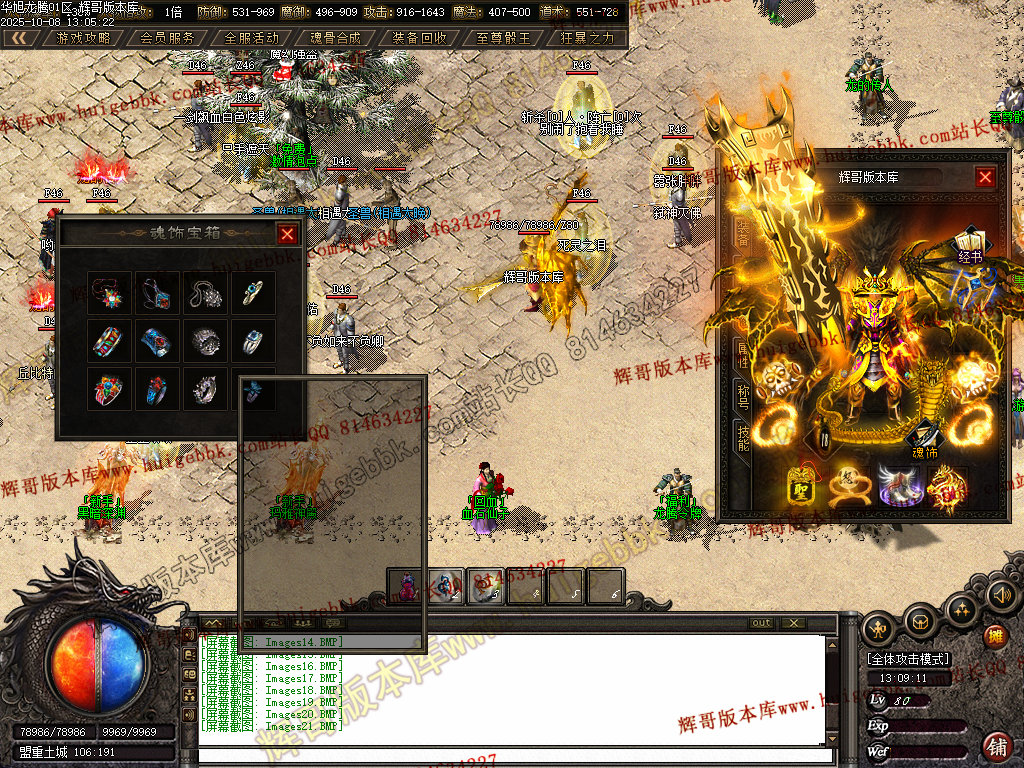Choose 装备回收 in the top bar
The height and width of the screenshot is (768, 1024).
pos(419,38)
